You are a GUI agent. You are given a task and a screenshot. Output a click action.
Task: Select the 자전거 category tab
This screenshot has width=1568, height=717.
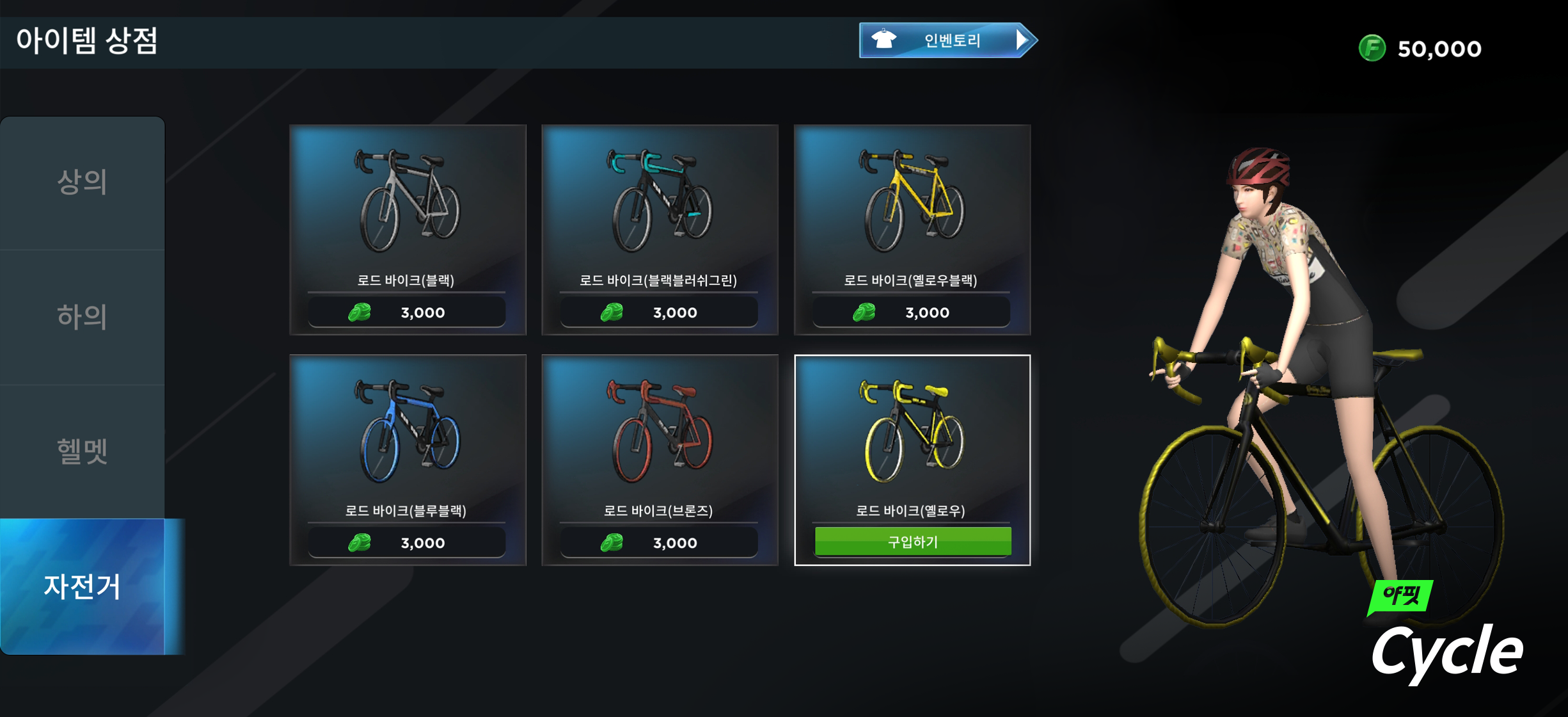pos(83,586)
